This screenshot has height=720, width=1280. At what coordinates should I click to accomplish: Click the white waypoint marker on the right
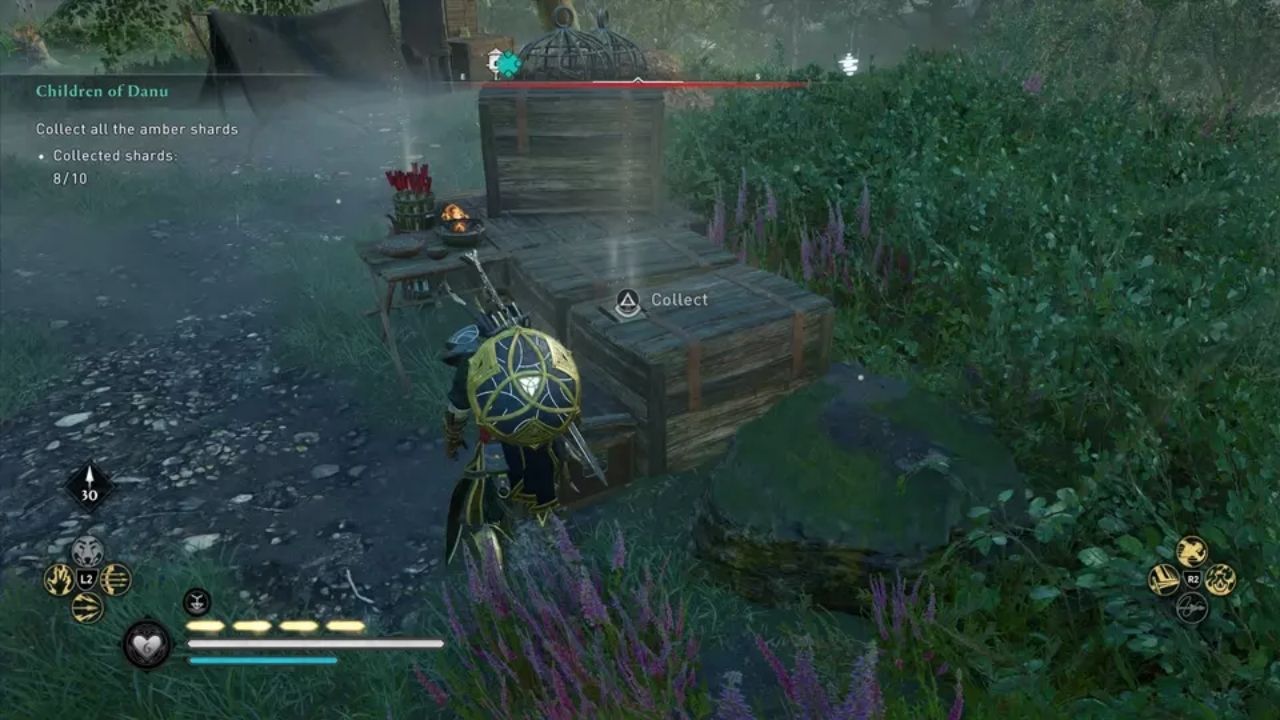849,63
